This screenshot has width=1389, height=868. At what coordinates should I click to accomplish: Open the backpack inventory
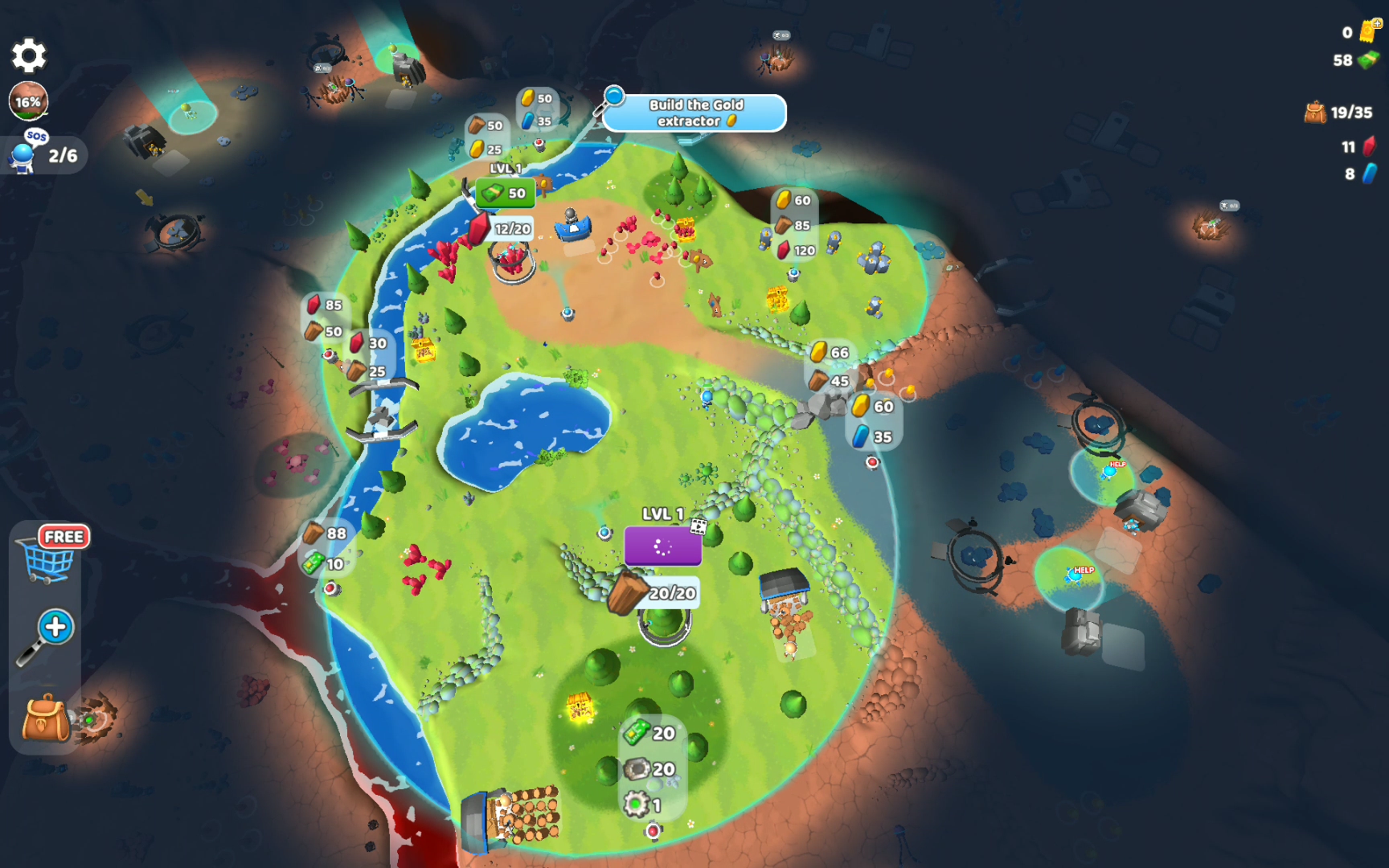[46, 718]
